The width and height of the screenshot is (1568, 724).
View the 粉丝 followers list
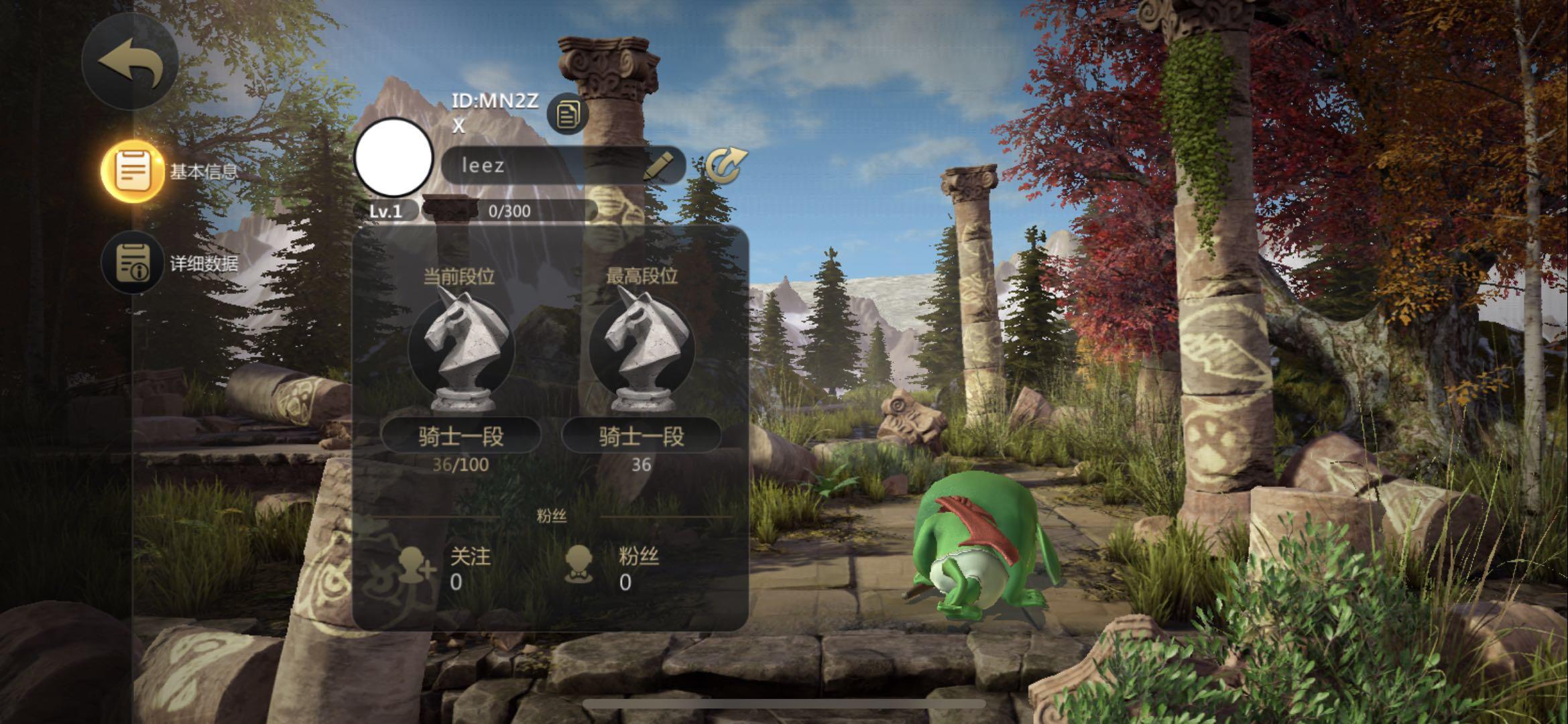pos(611,567)
